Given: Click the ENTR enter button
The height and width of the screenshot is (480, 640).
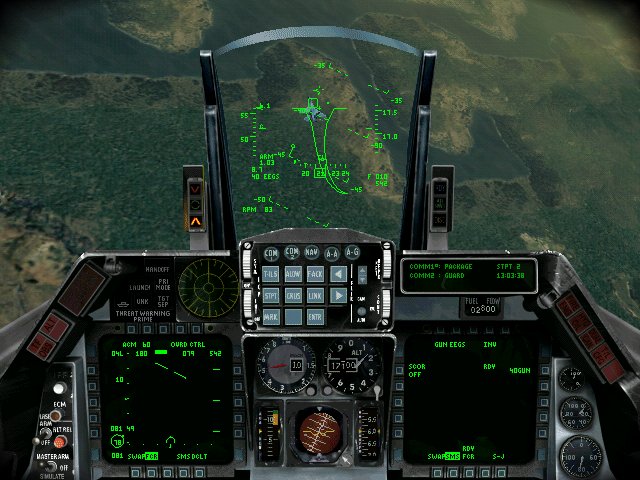Looking at the screenshot, I should (x=315, y=317).
